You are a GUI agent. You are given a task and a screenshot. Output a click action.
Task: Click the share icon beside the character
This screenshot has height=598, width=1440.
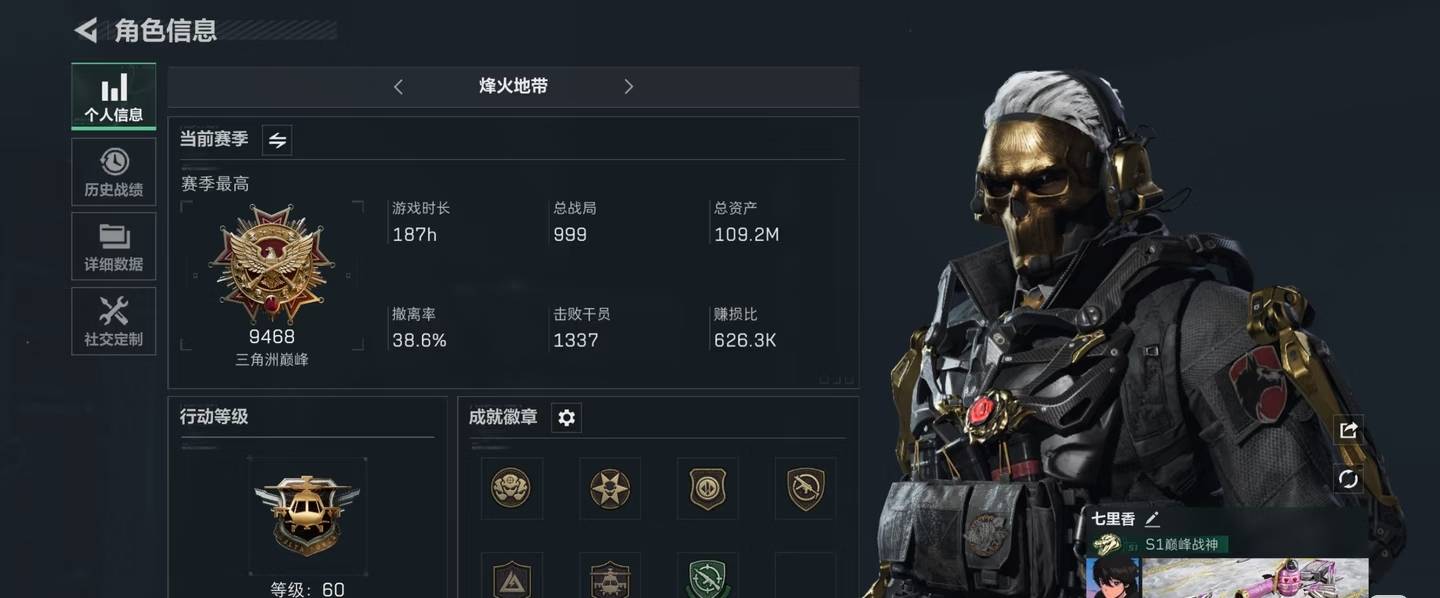point(1348,430)
